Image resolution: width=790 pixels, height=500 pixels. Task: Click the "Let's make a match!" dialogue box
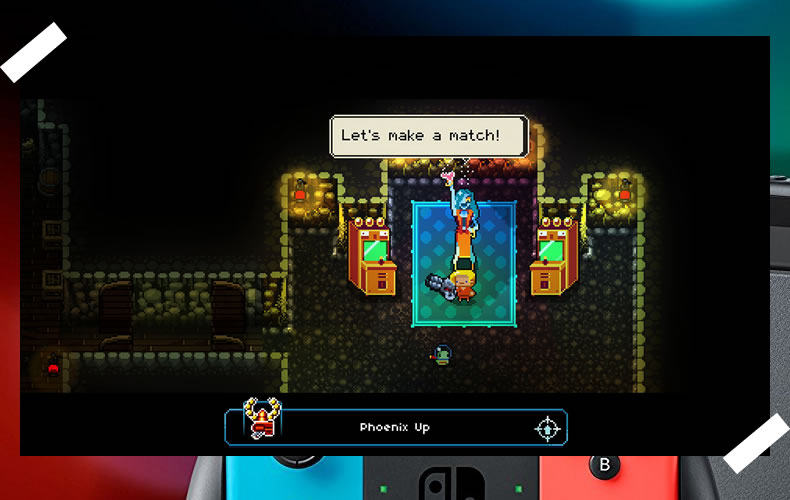pyautogui.click(x=429, y=136)
